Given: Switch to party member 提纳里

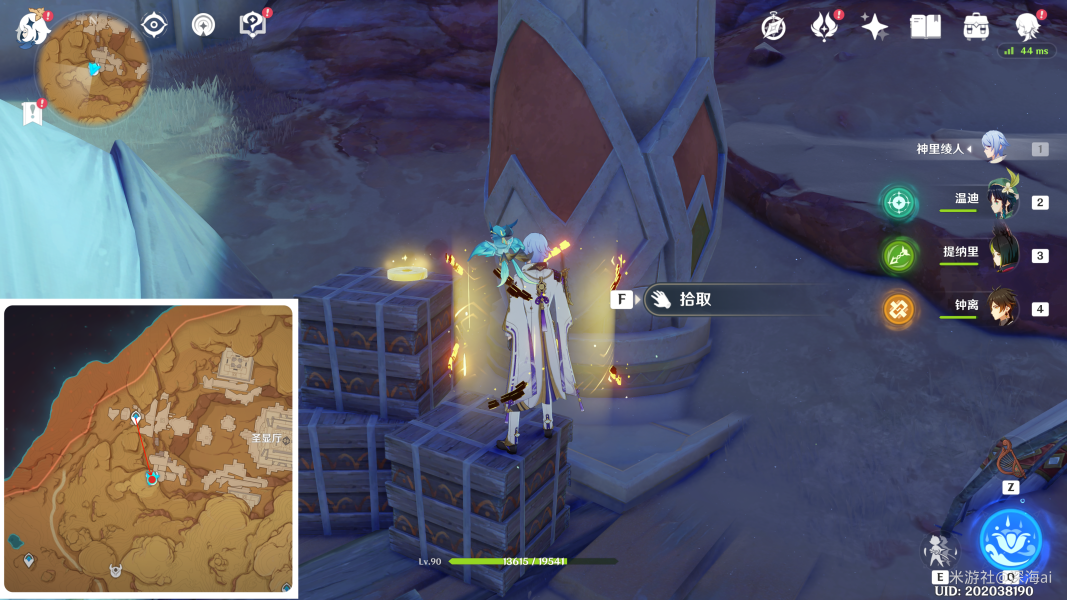Looking at the screenshot, I should click(x=1001, y=254).
